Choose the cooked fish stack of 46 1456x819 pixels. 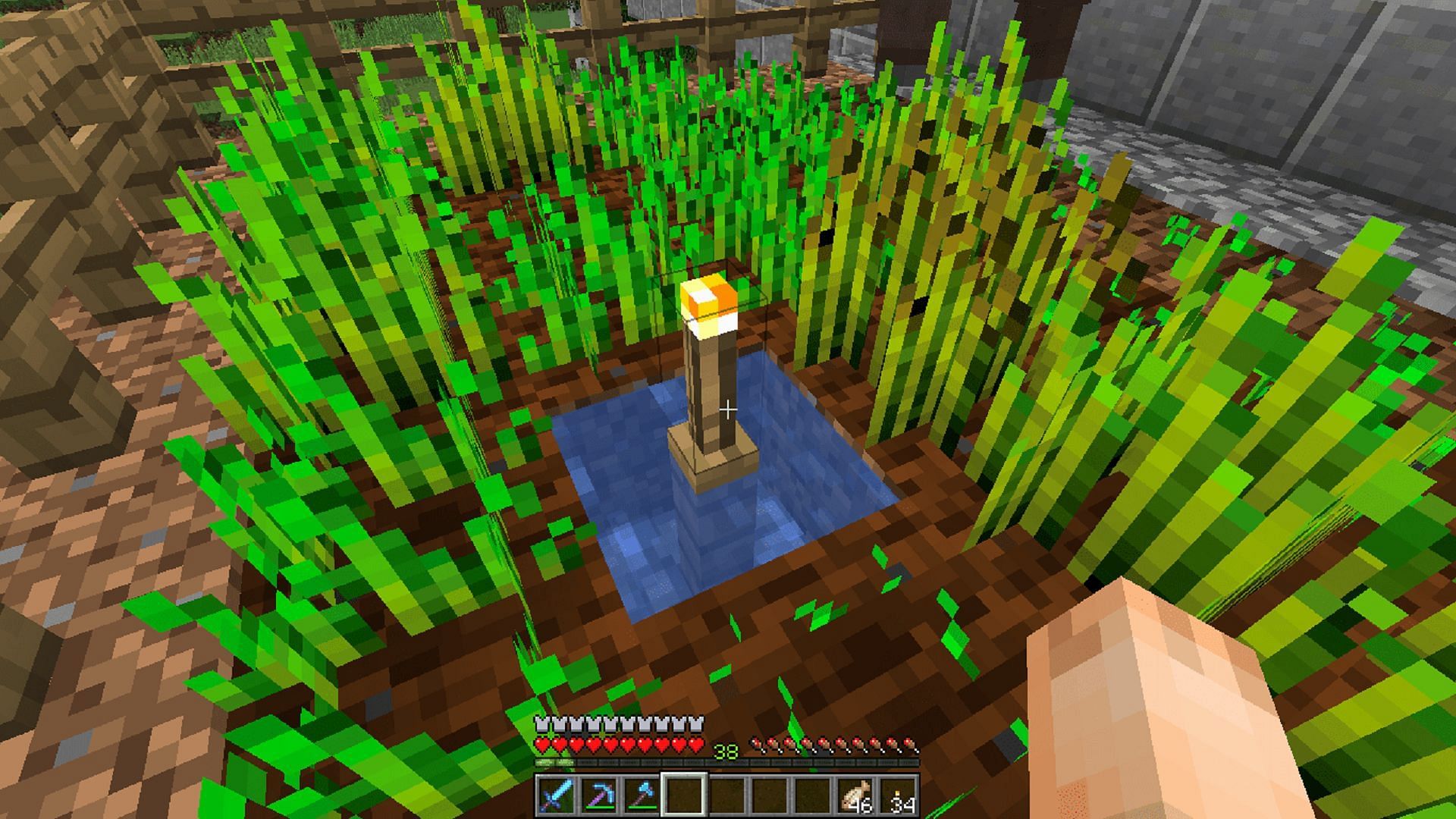(856, 795)
